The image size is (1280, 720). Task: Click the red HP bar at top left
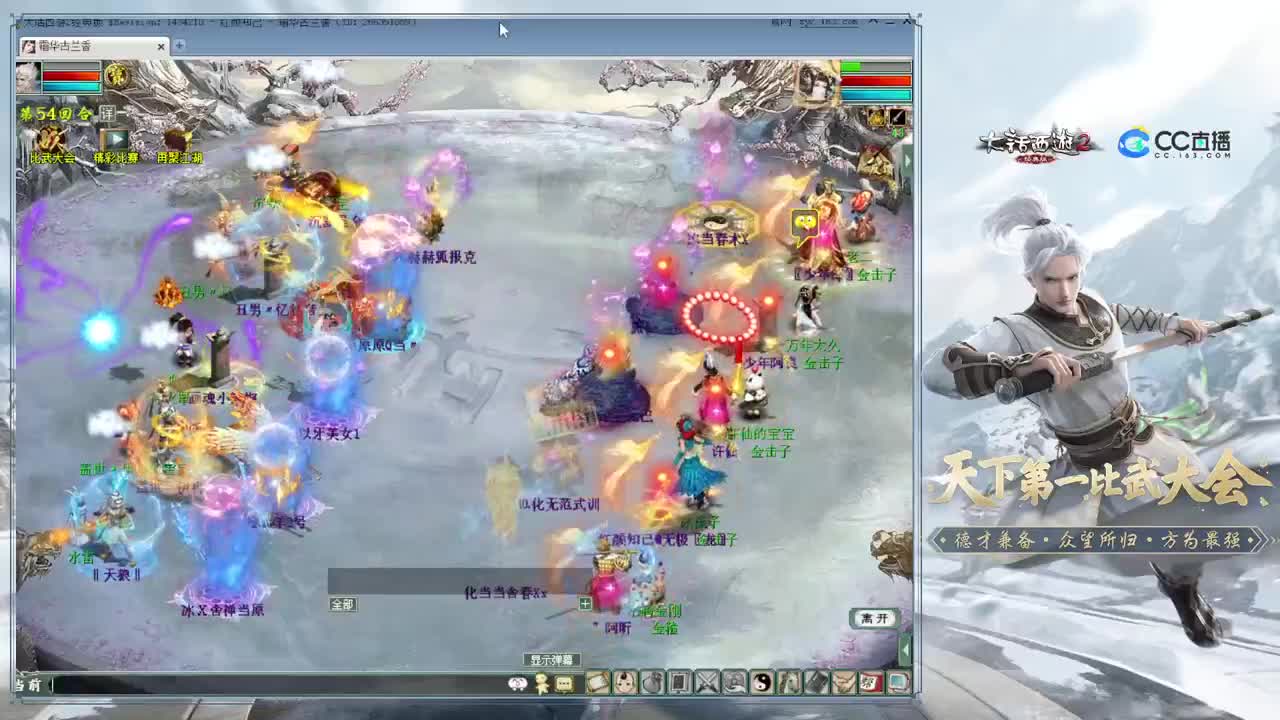coord(70,75)
